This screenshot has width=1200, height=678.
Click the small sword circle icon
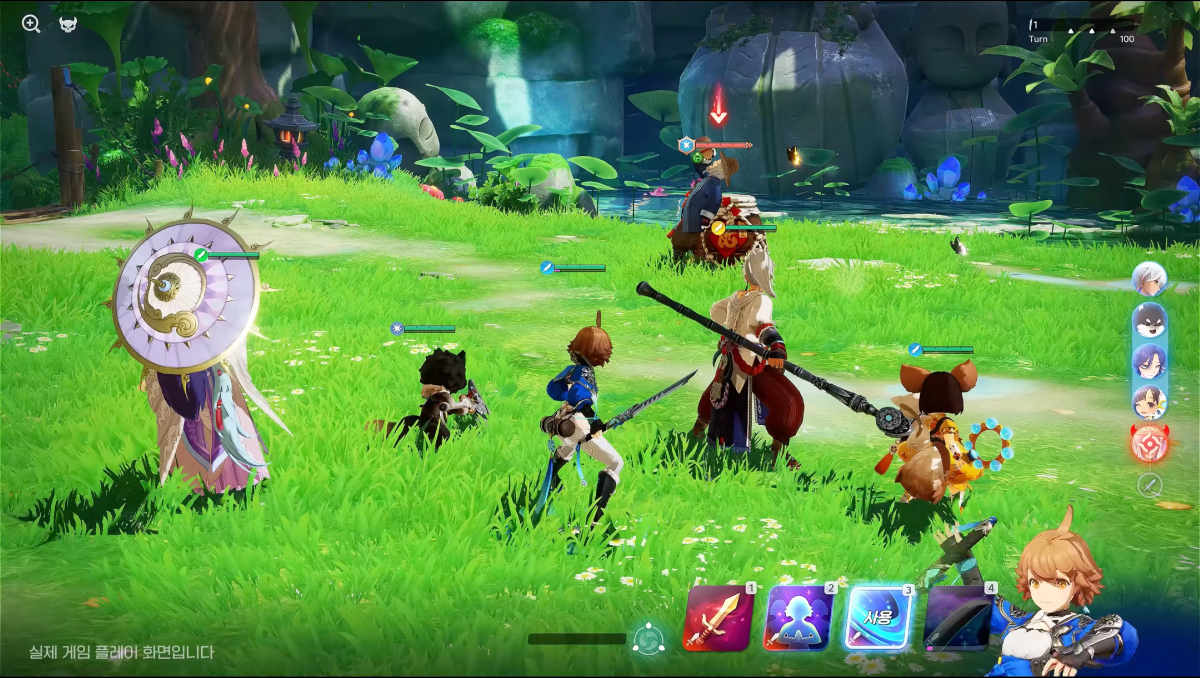pos(1150,485)
